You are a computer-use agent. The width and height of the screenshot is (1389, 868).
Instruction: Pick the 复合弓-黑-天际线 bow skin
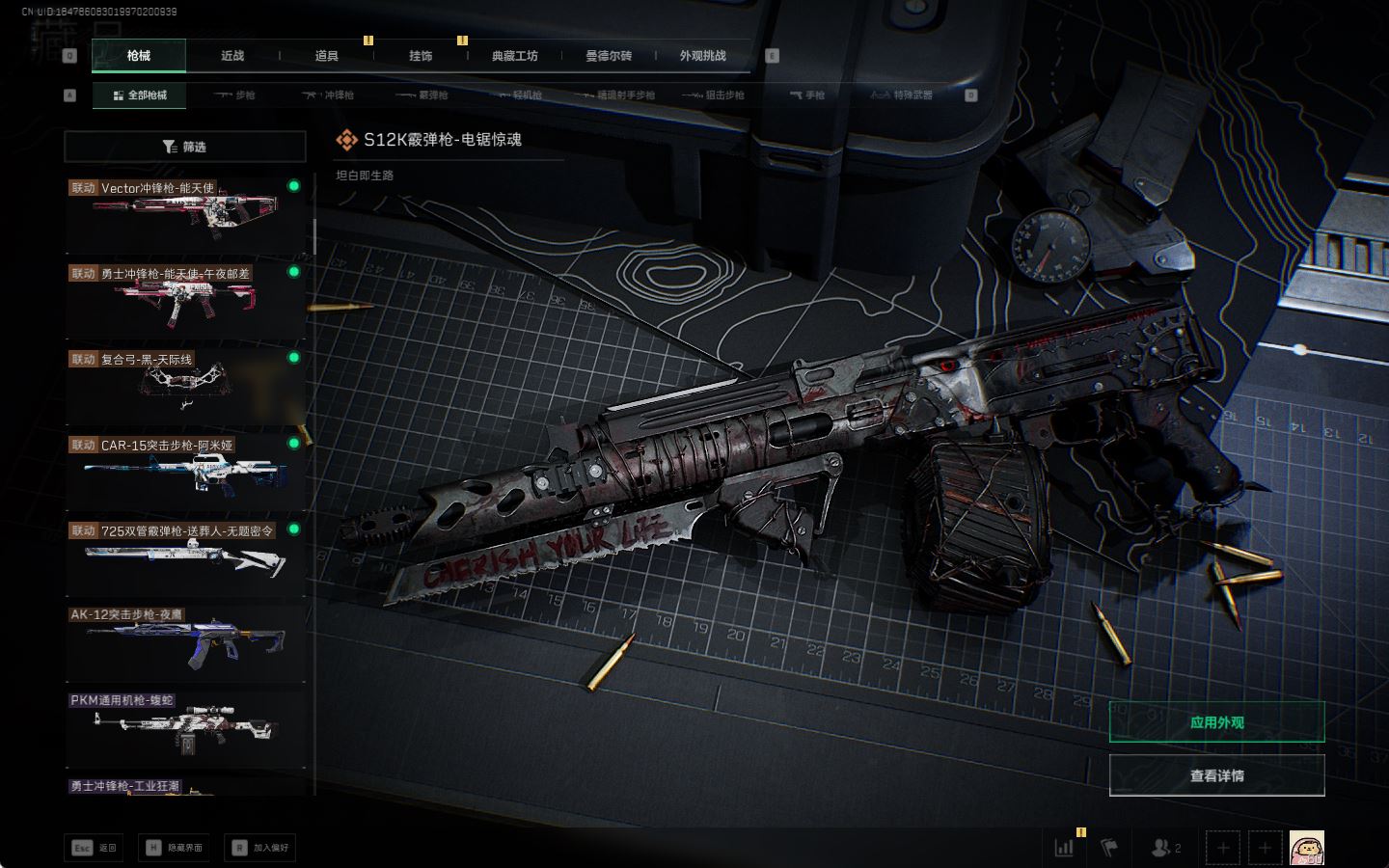pos(184,384)
